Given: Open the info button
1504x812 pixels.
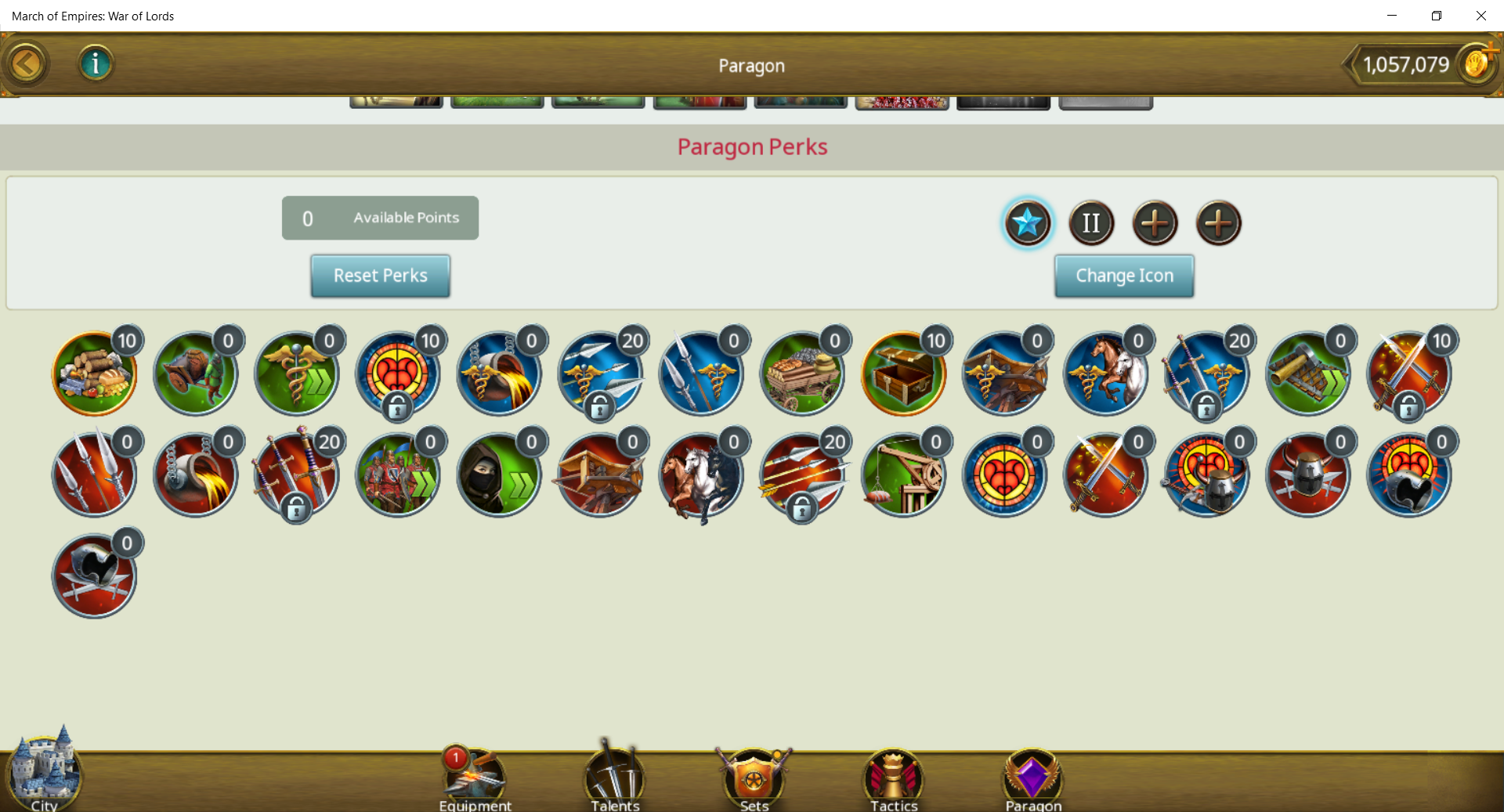Looking at the screenshot, I should pyautogui.click(x=96, y=64).
